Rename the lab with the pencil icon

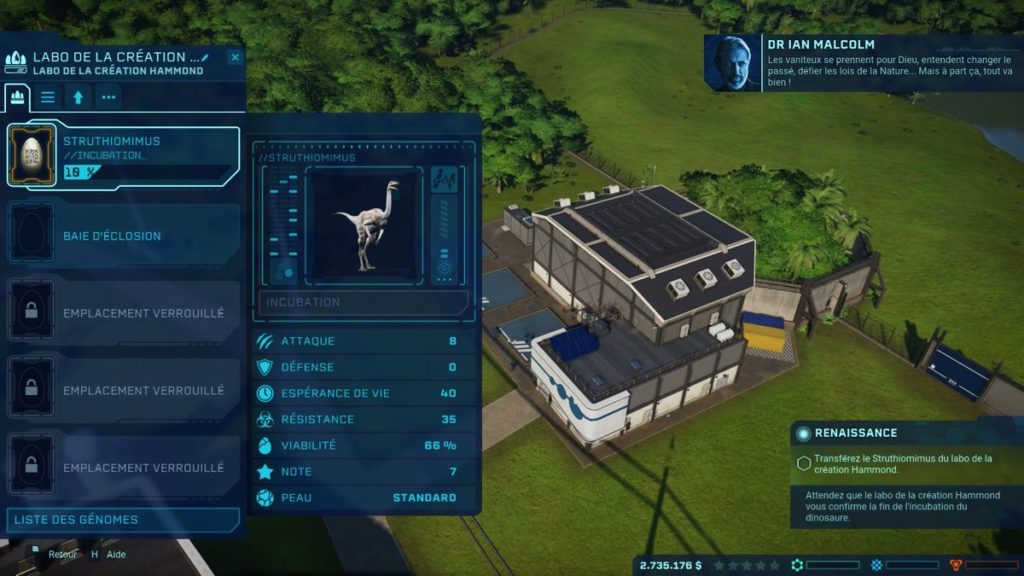205,58
